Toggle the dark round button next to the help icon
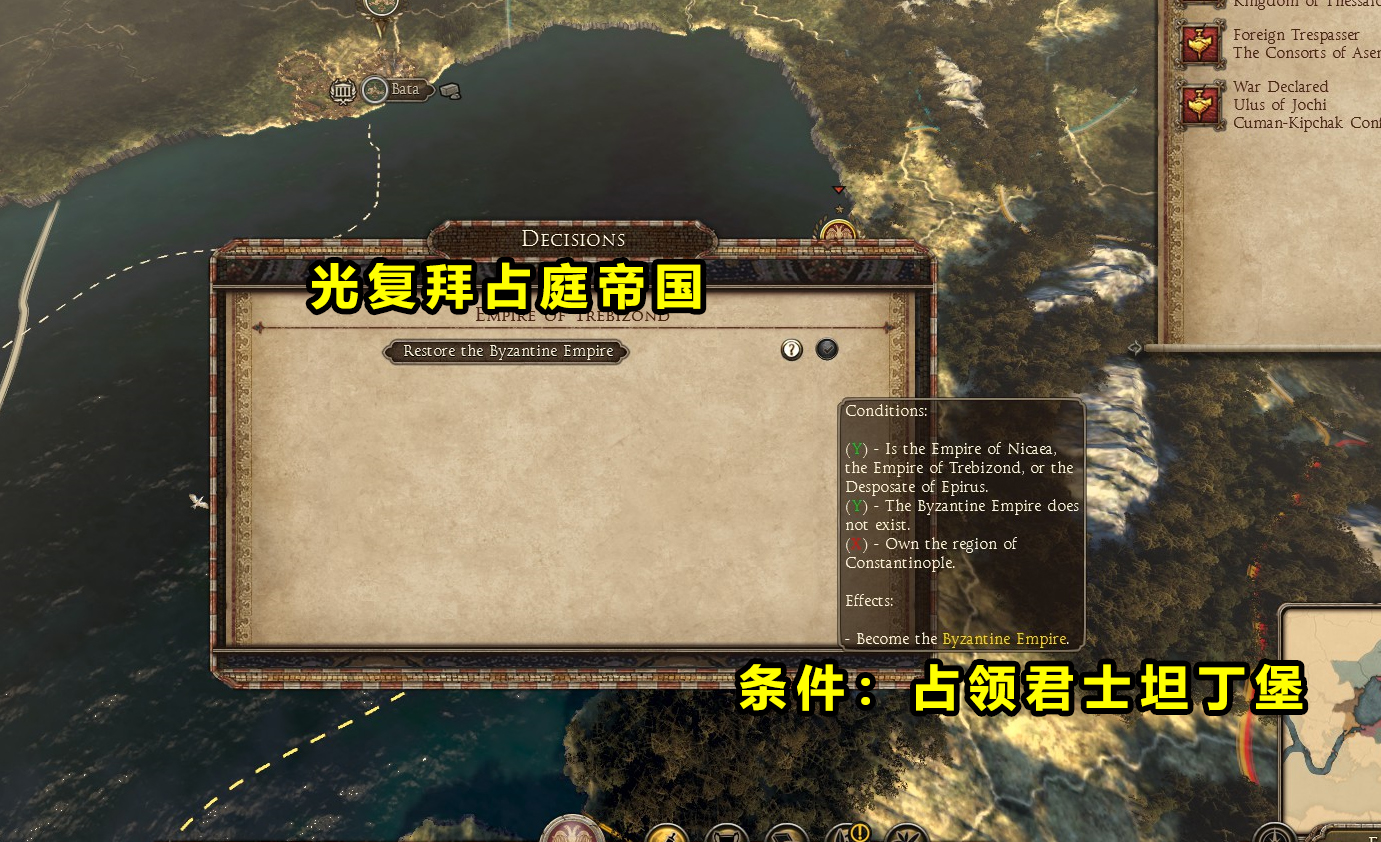Viewport: 1381px width, 842px height. (827, 349)
